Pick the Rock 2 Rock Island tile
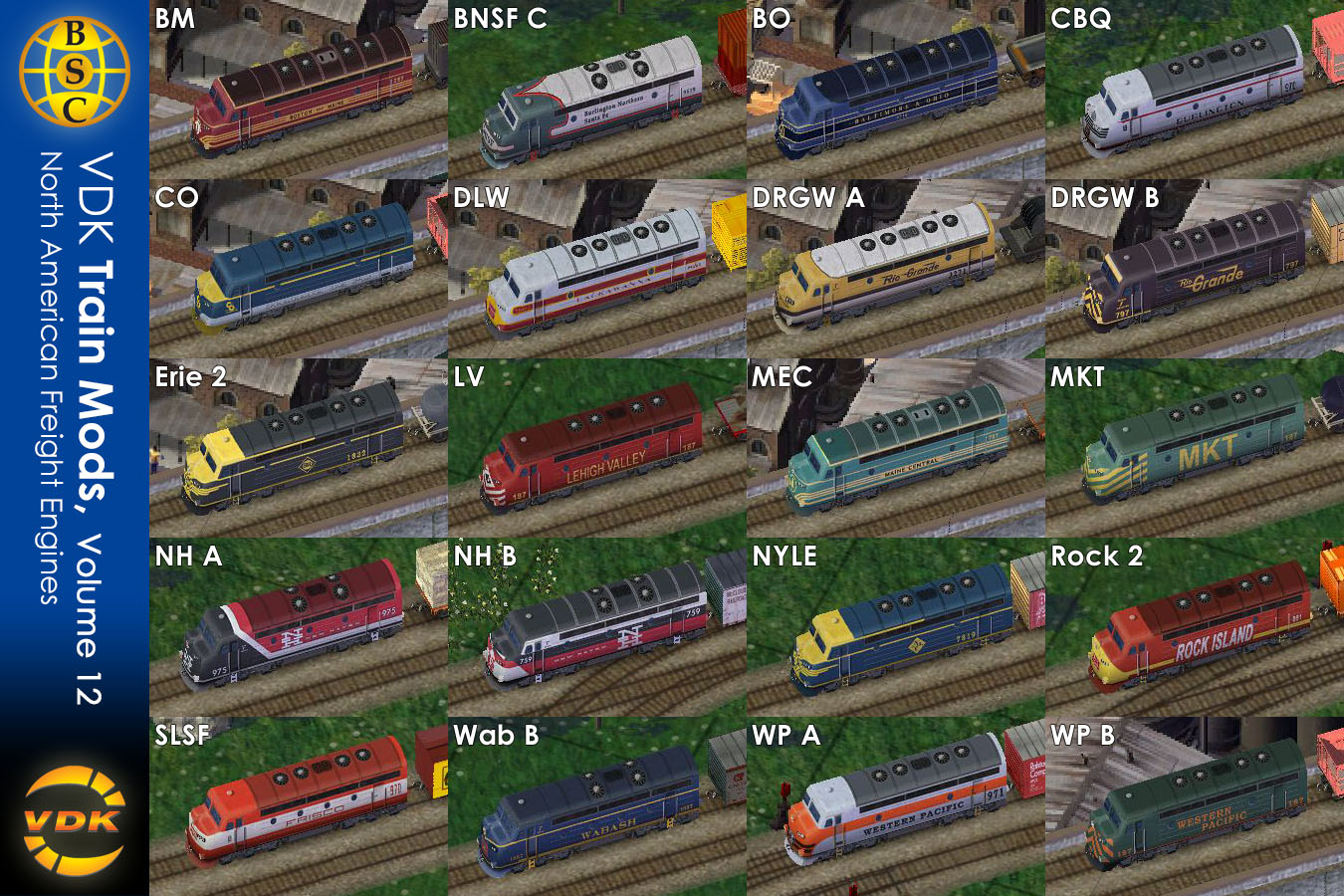 click(1195, 627)
